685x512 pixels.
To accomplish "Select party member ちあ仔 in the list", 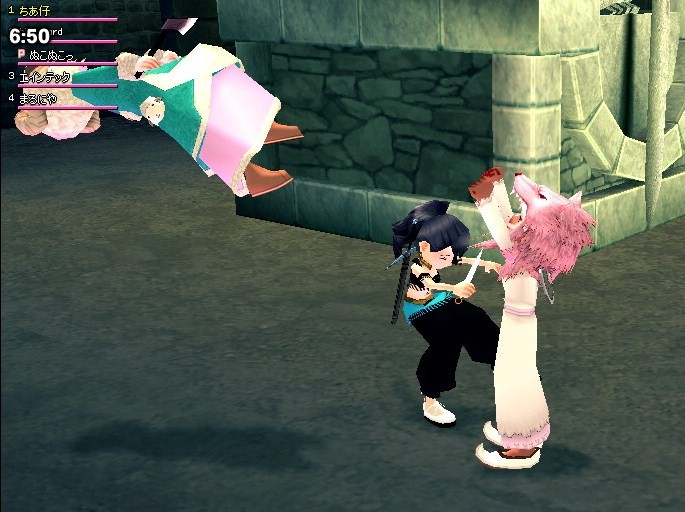I will (x=35, y=10).
